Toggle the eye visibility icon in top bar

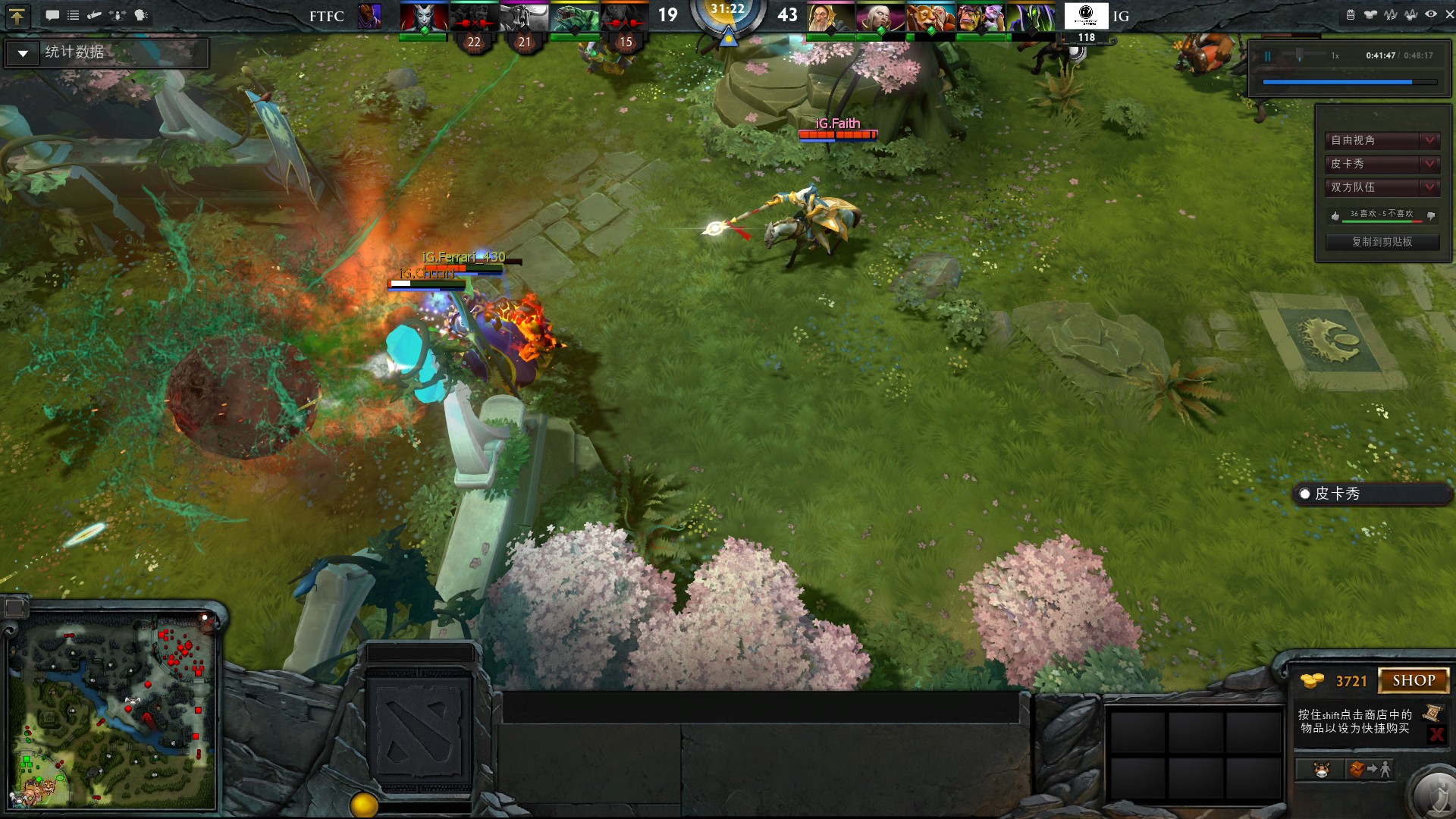[x=1431, y=14]
